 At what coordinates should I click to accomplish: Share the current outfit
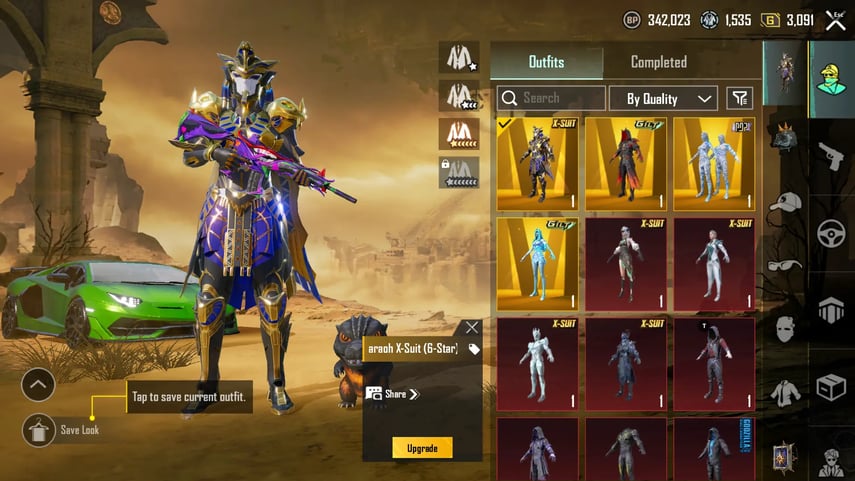392,394
